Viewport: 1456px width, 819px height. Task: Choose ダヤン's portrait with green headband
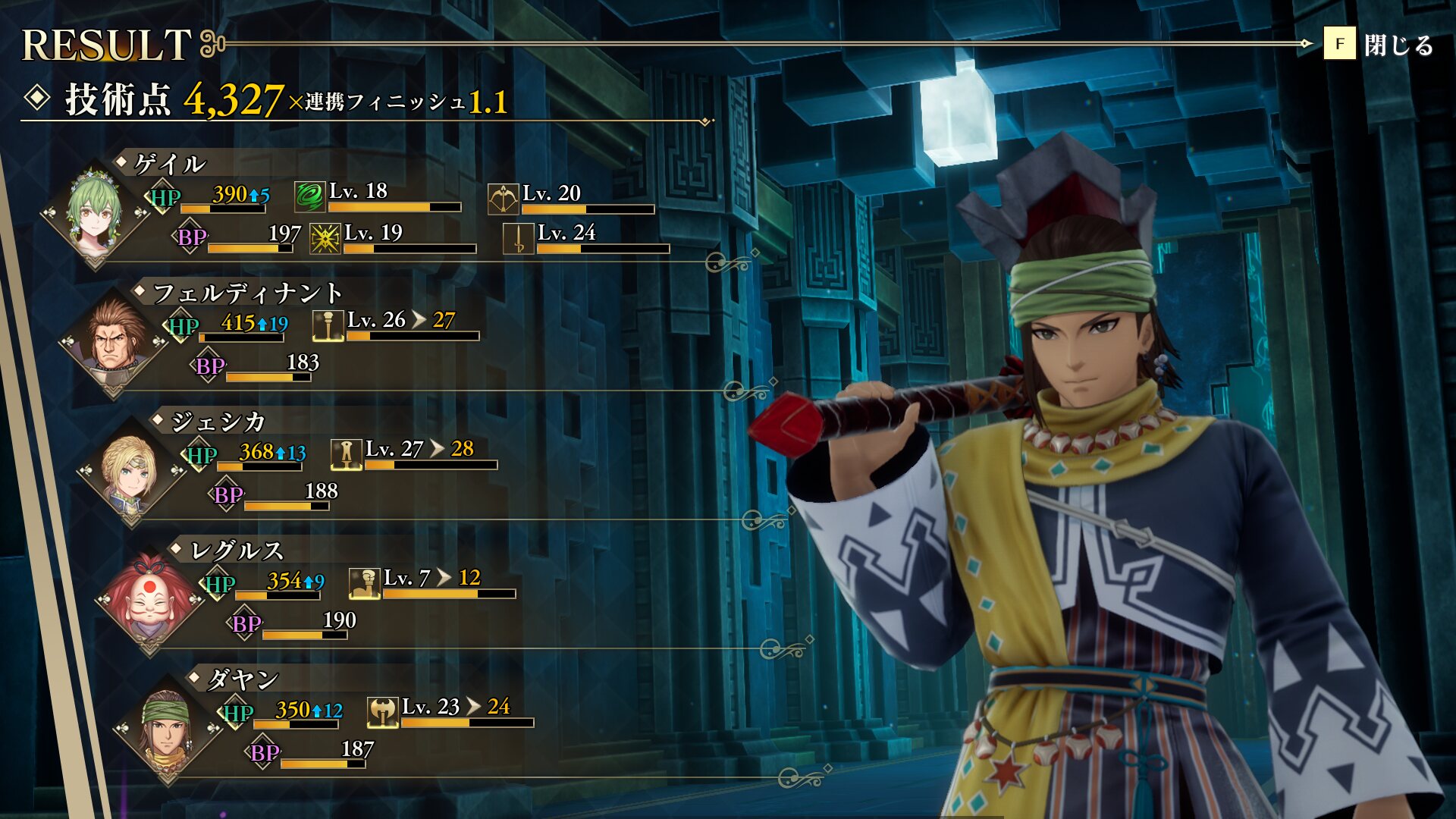pyautogui.click(x=168, y=730)
